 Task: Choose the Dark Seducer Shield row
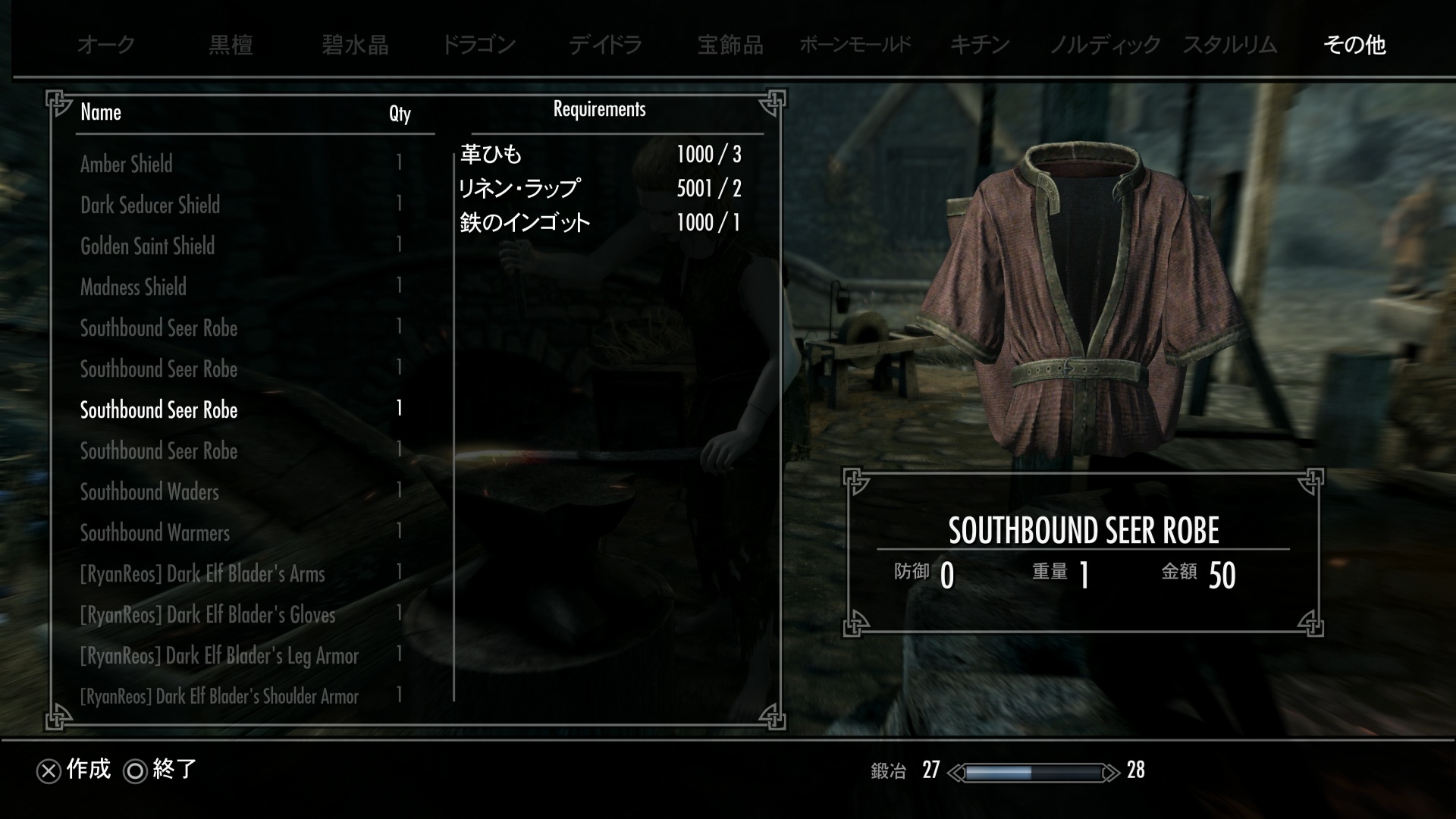click(150, 205)
